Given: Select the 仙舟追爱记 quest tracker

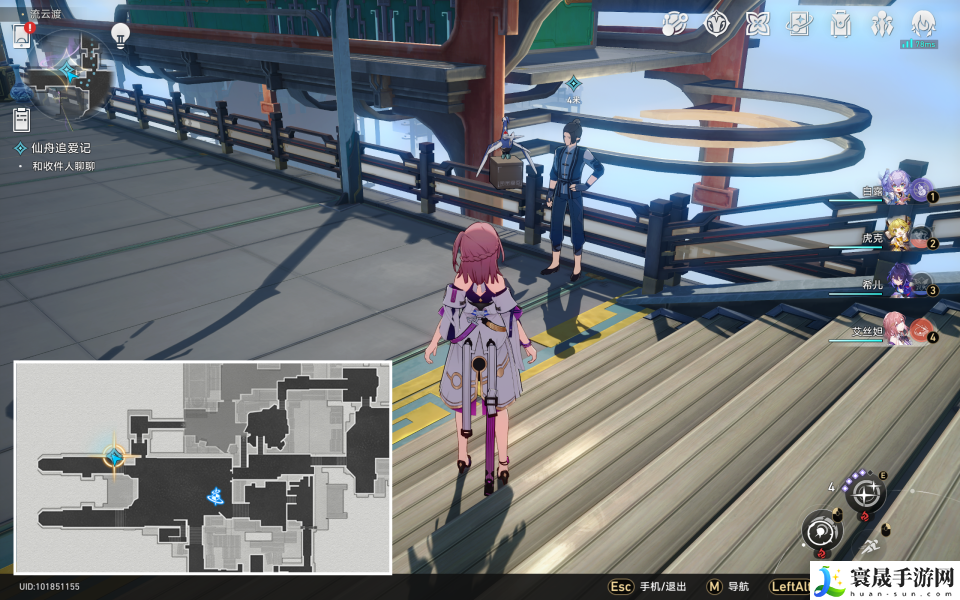Looking at the screenshot, I should pyautogui.click(x=60, y=148).
